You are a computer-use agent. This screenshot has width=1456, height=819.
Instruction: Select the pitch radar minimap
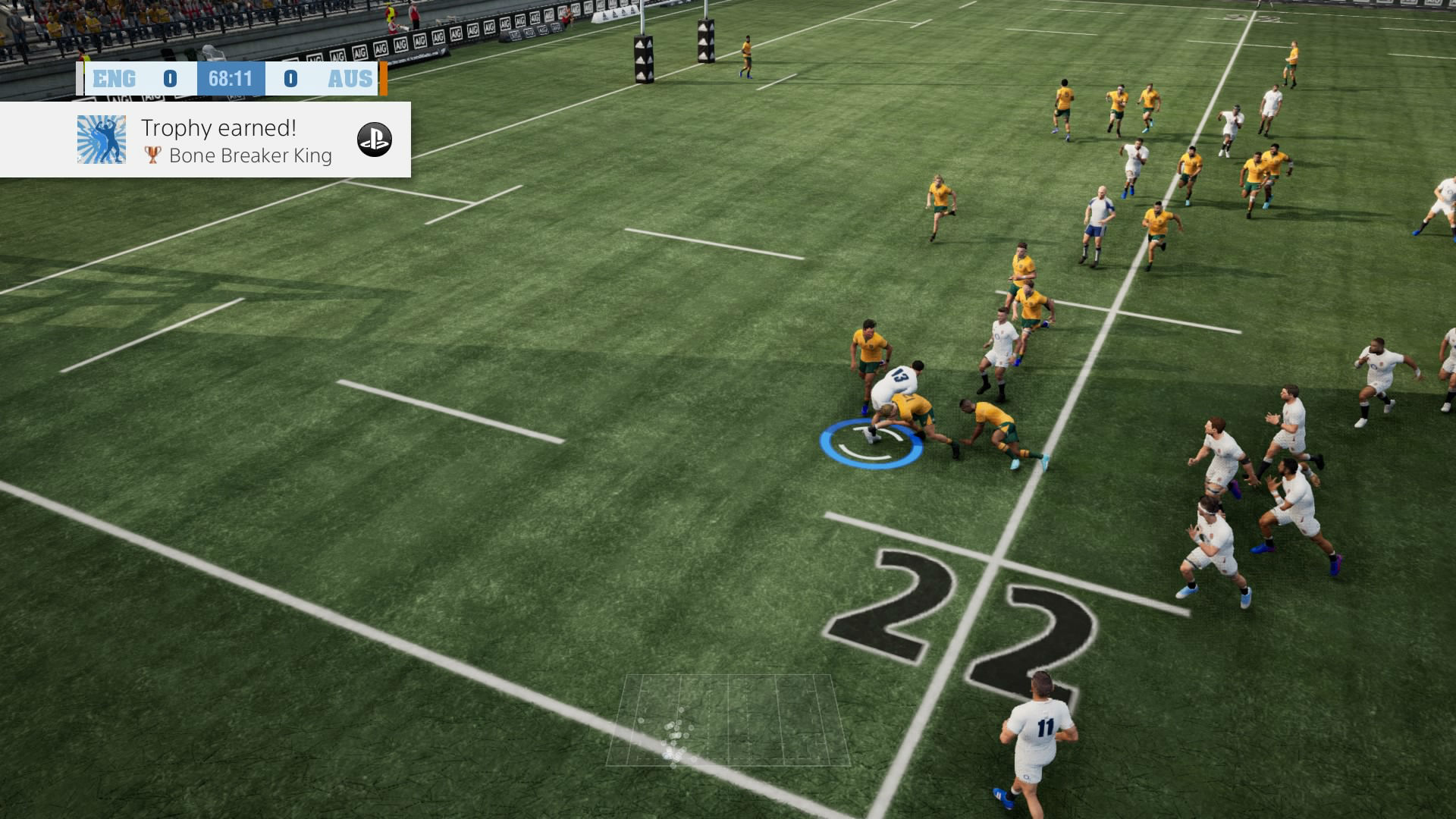tap(728, 720)
